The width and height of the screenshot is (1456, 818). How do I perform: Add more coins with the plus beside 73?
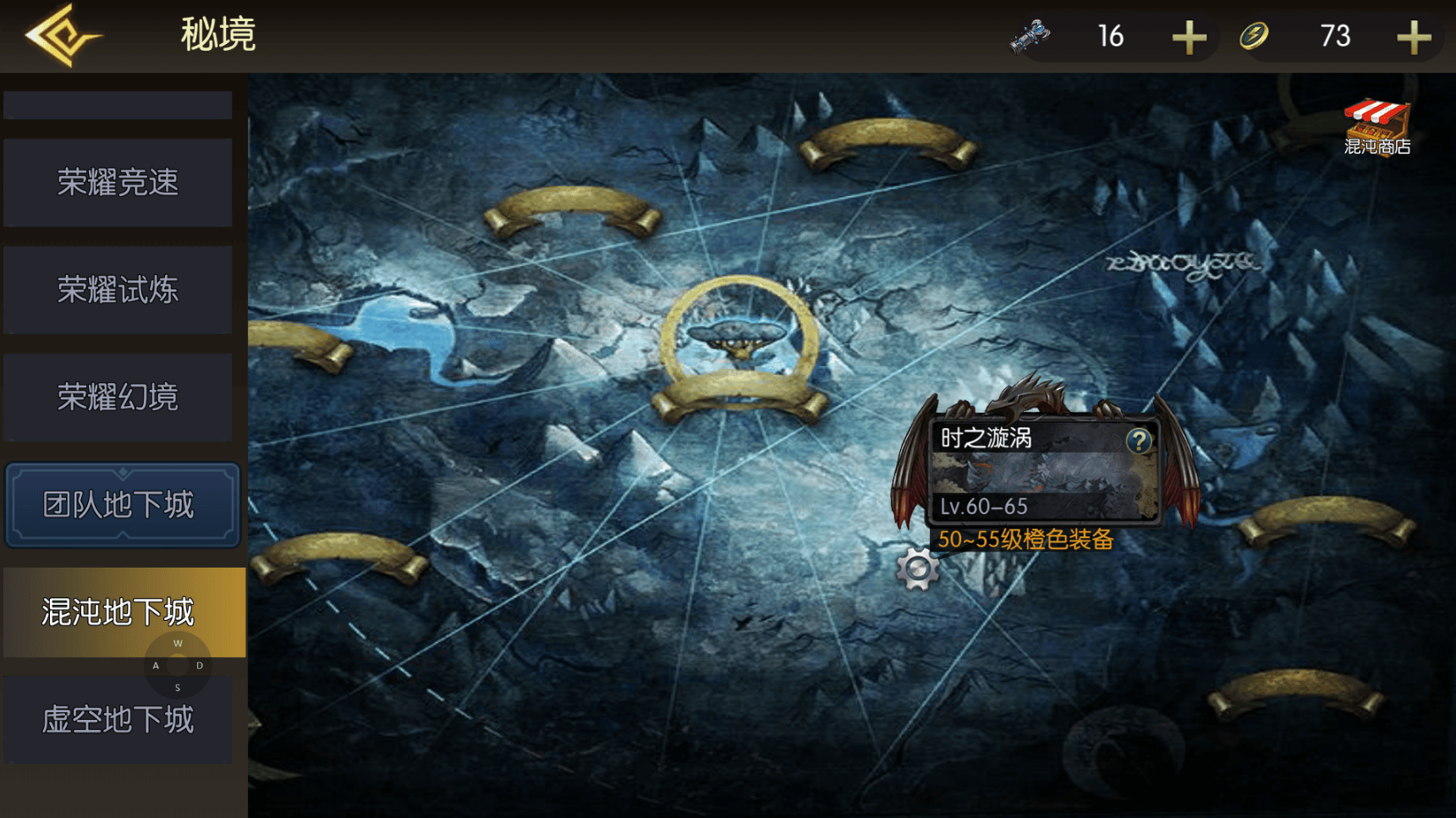pyautogui.click(x=1413, y=37)
